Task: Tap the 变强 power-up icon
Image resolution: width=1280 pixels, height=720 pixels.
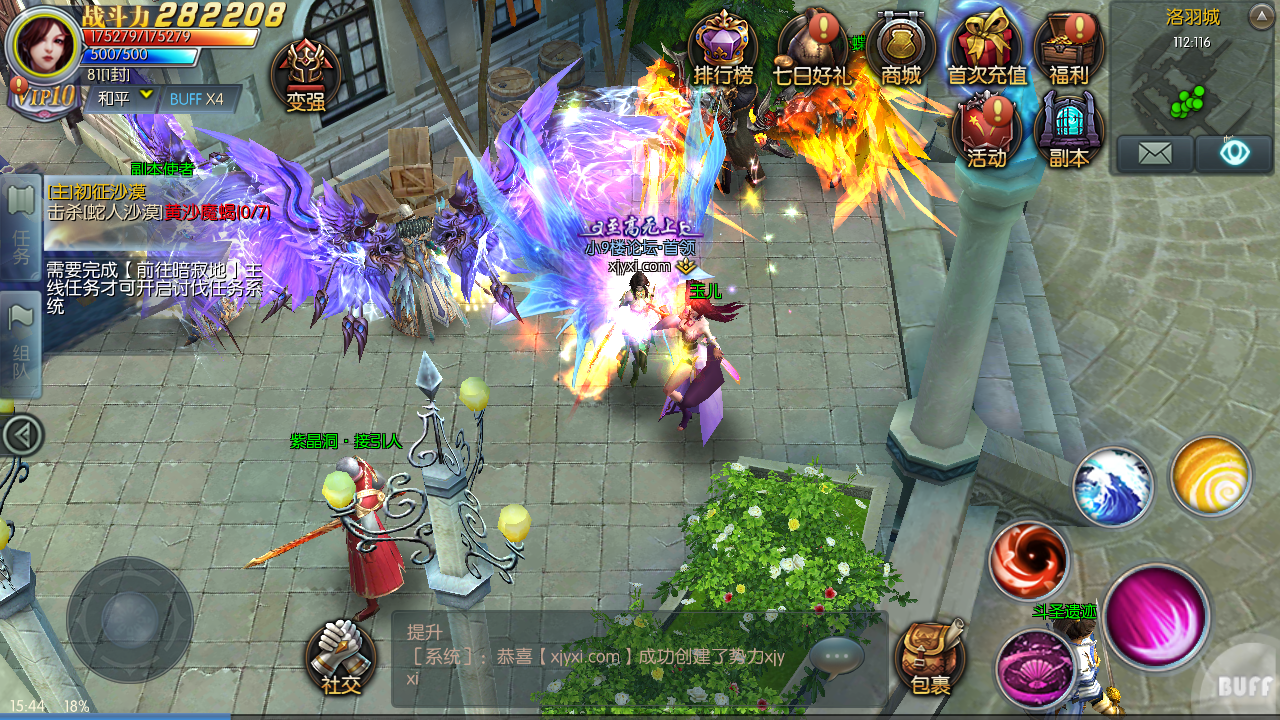Action: (306, 75)
